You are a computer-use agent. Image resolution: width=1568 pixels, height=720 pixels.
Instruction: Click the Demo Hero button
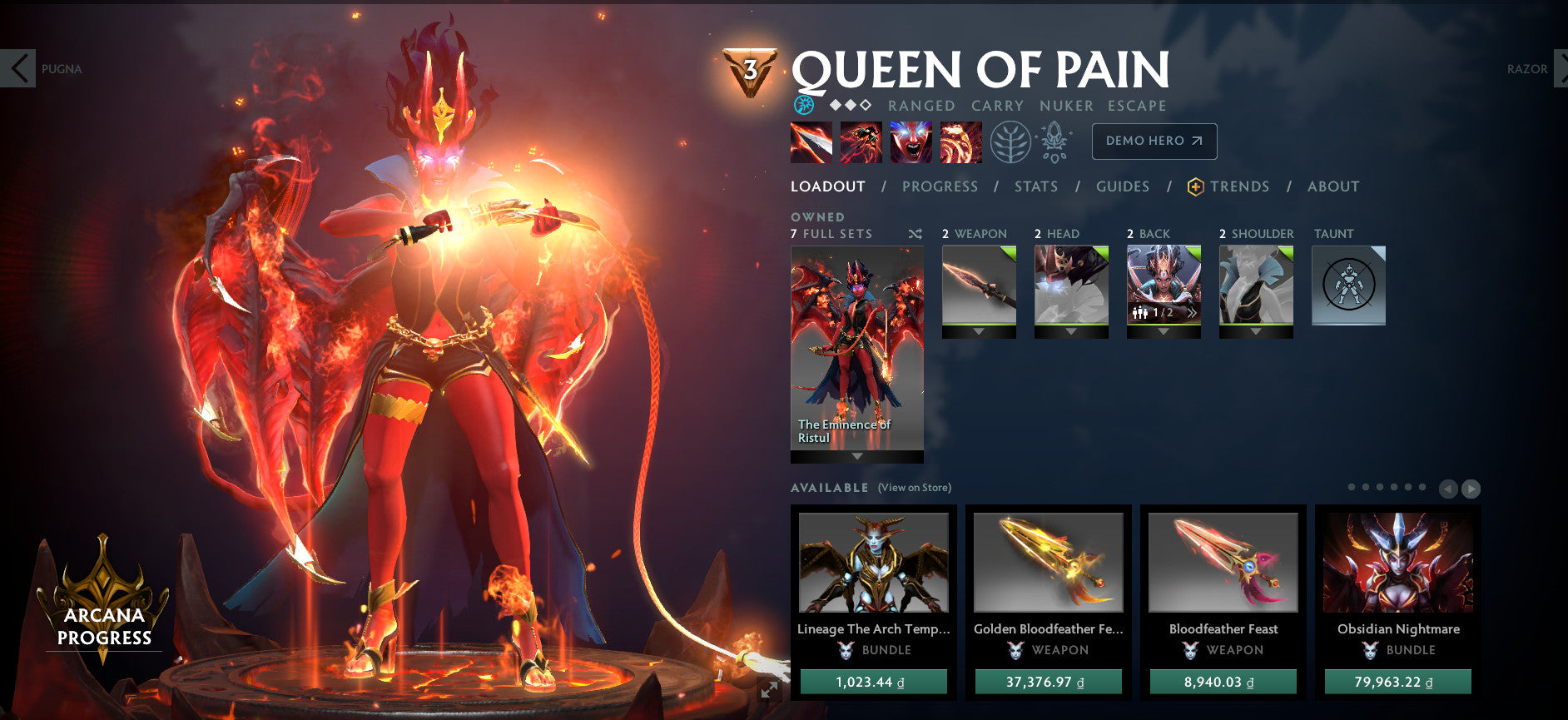tap(1154, 141)
